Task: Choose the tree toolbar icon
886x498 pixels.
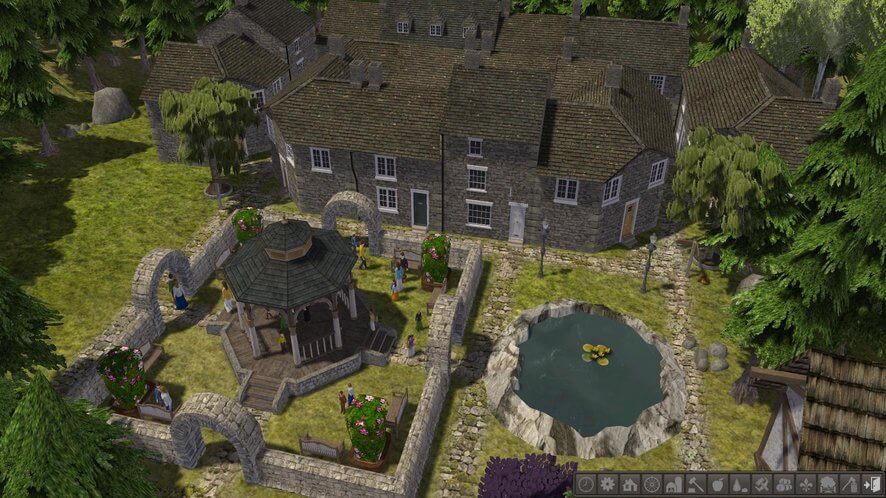Action: 827,484
